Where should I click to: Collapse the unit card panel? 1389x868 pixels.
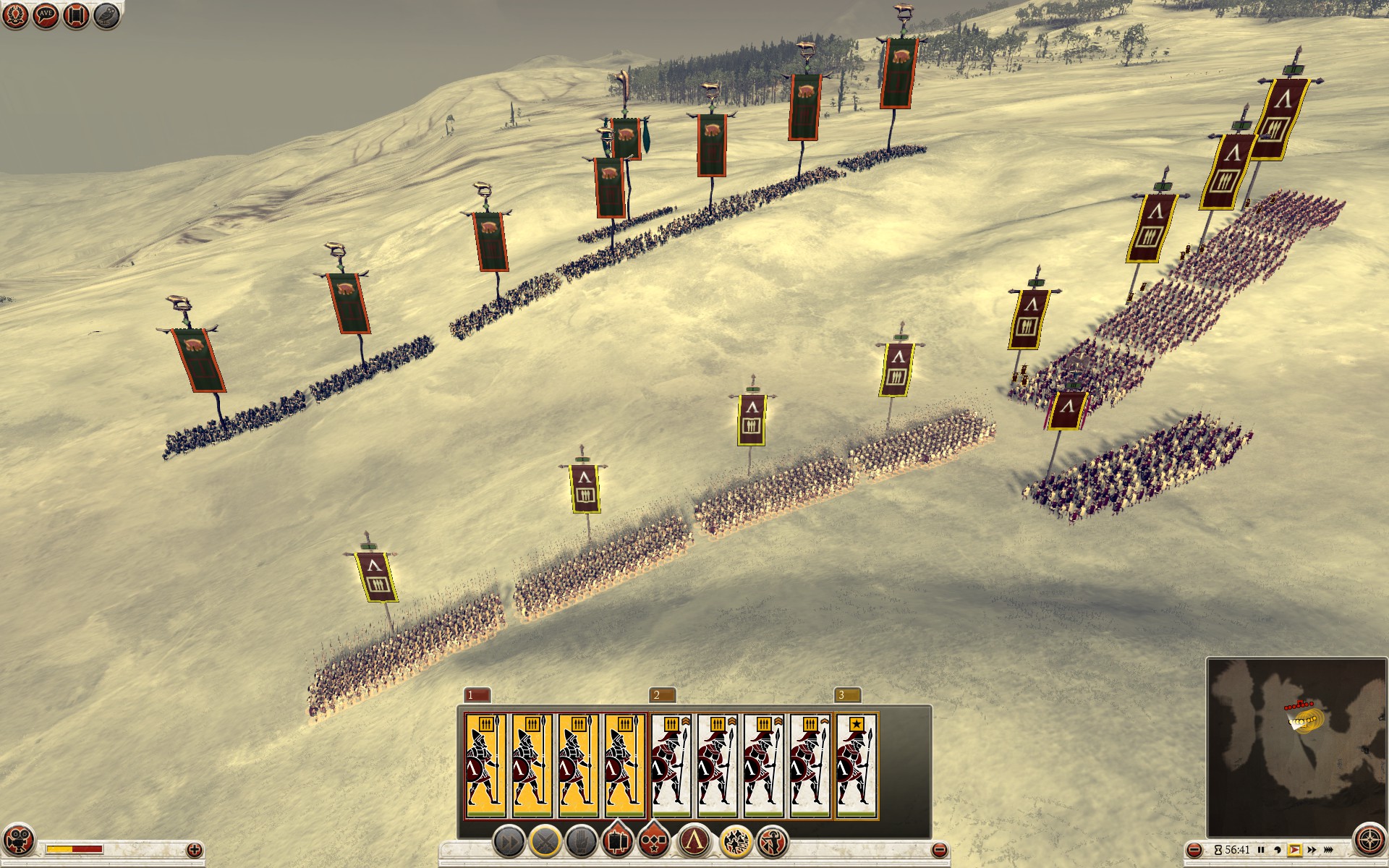[939, 850]
